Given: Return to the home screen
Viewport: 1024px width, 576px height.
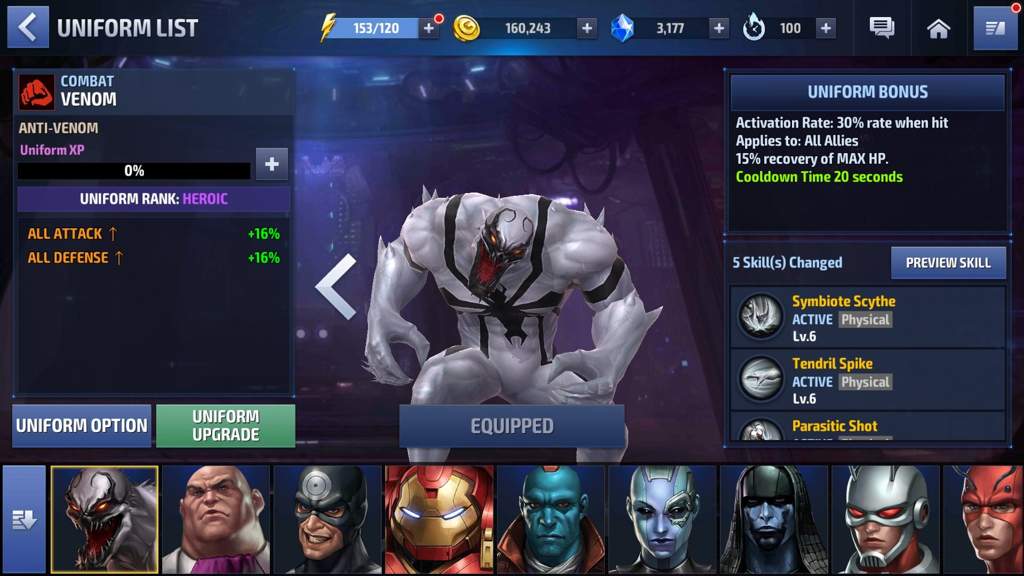Looking at the screenshot, I should [x=938, y=28].
